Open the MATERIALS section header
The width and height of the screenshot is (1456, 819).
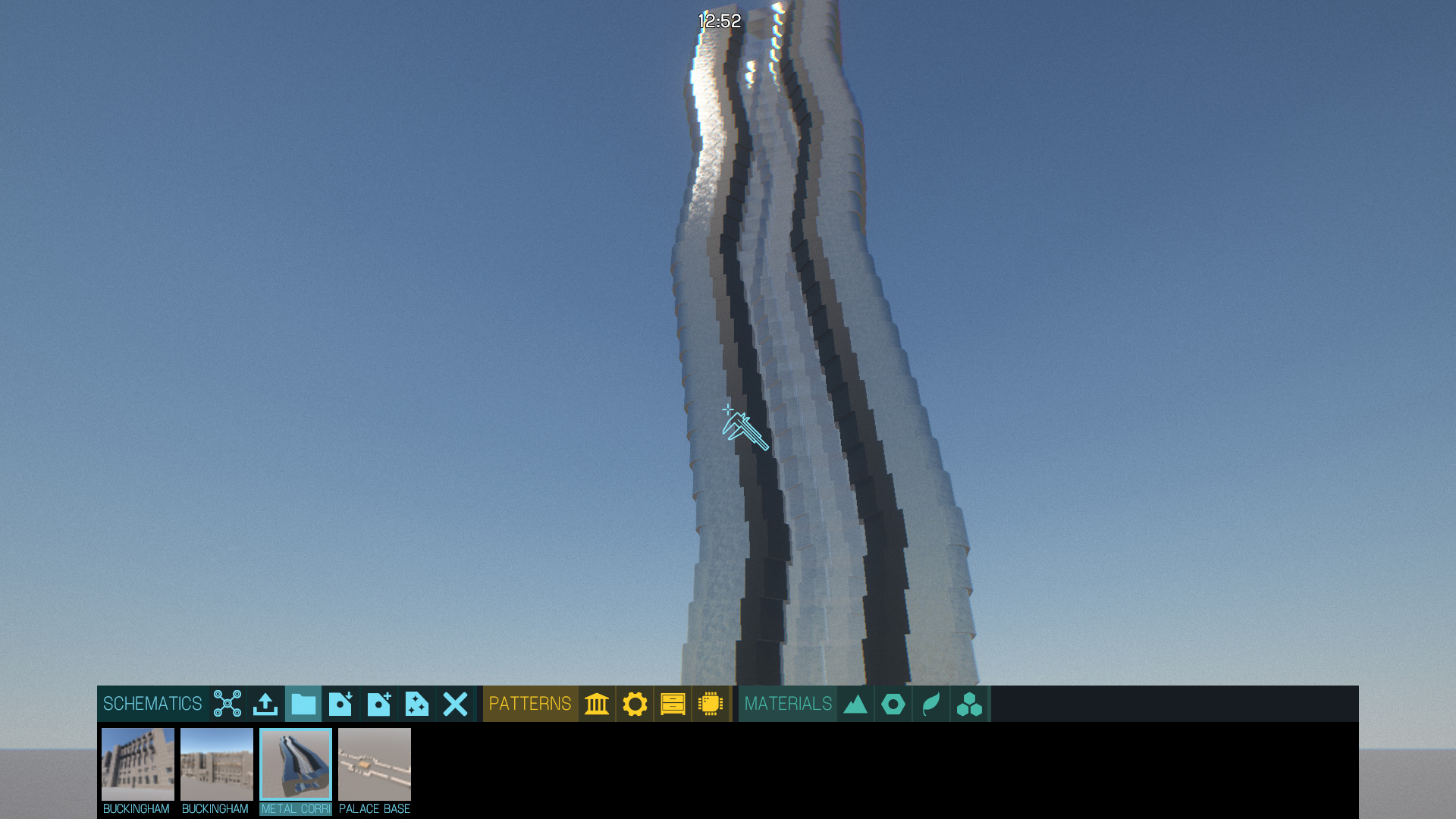click(787, 704)
